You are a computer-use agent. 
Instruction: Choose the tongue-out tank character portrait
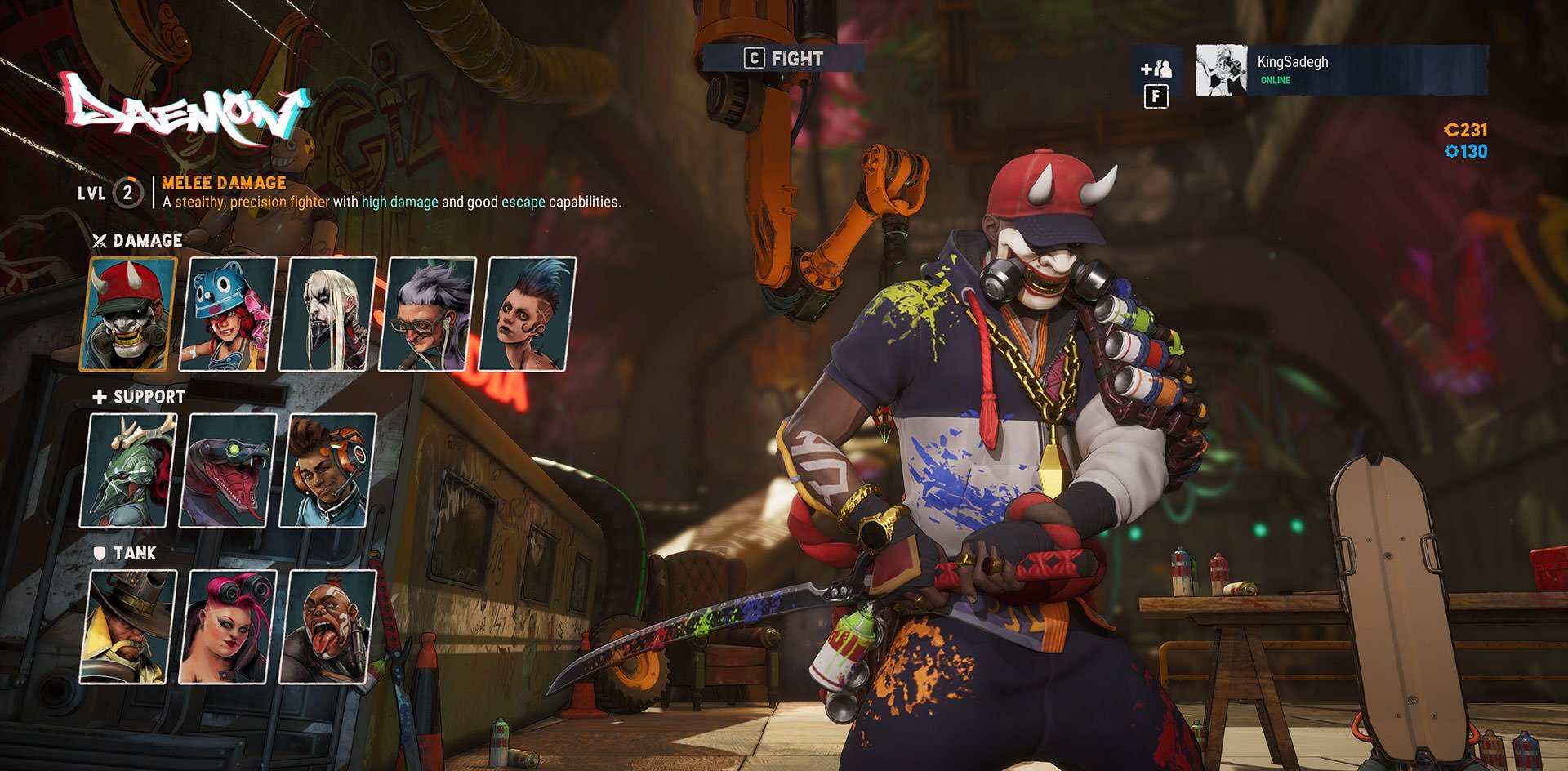[x=327, y=627]
